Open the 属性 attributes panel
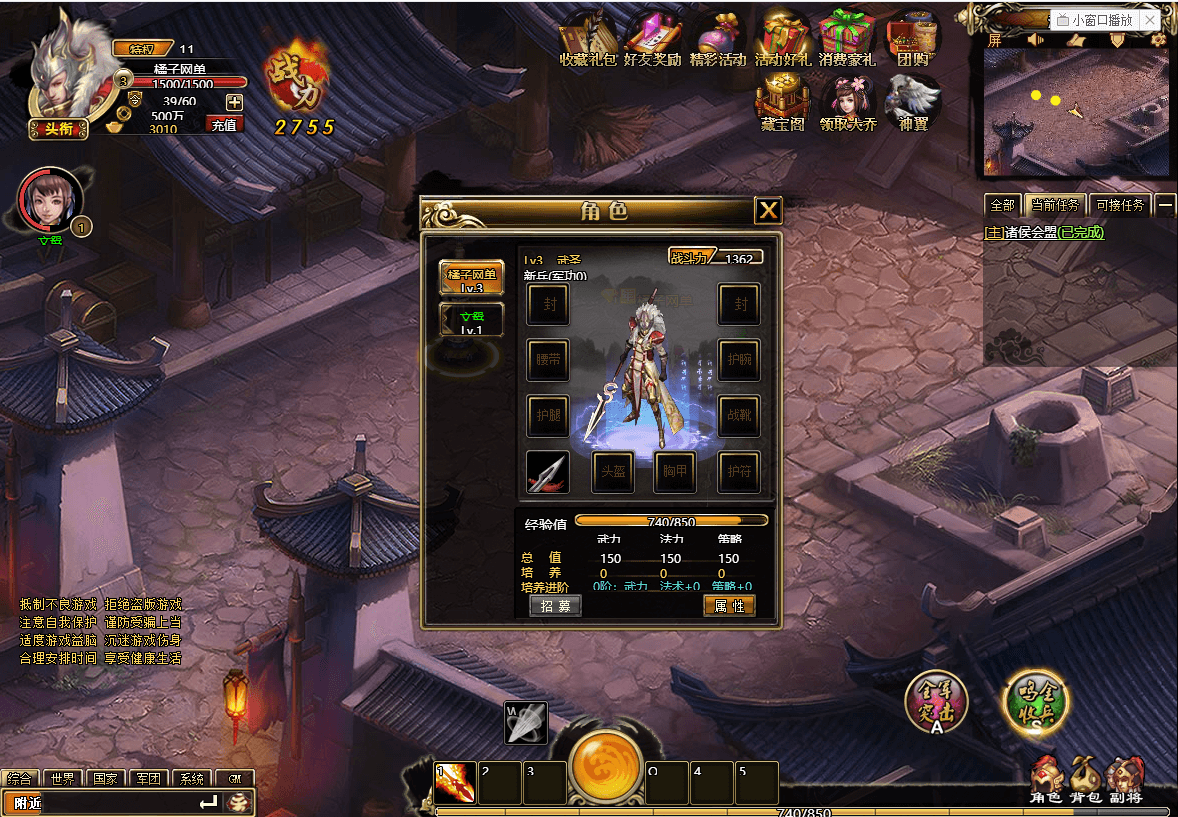Image resolution: width=1178 pixels, height=817 pixels. 729,606
